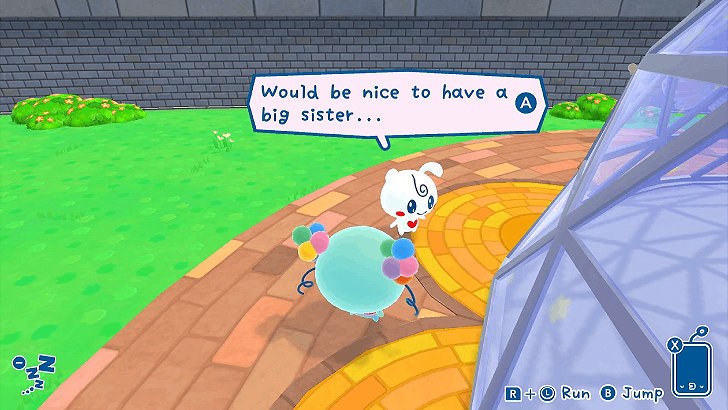
Task: Advance the "big sister" speech bubble
Action: click(x=526, y=102)
